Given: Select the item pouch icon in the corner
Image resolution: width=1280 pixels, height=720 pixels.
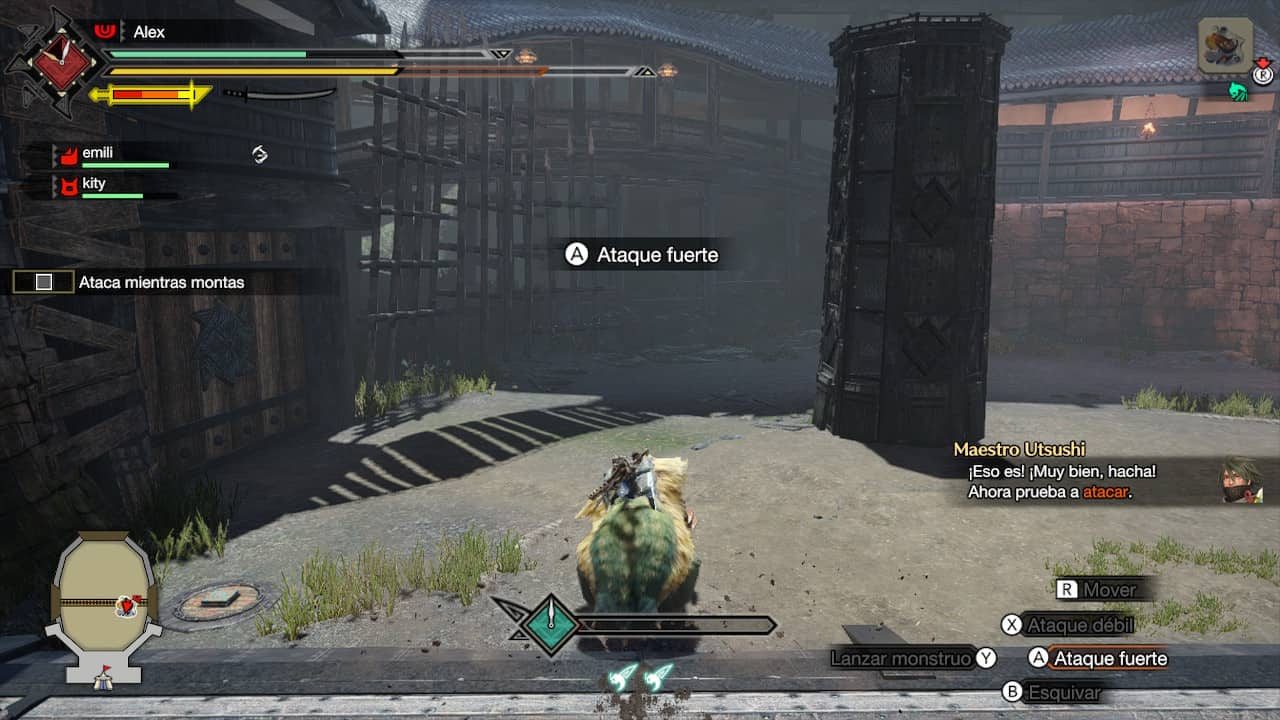Looking at the screenshot, I should [1225, 45].
